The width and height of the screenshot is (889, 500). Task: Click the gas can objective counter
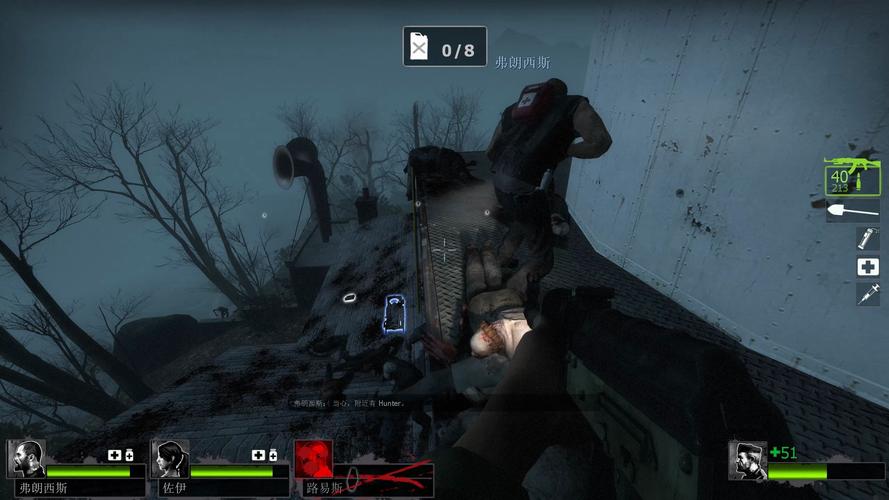pos(445,47)
